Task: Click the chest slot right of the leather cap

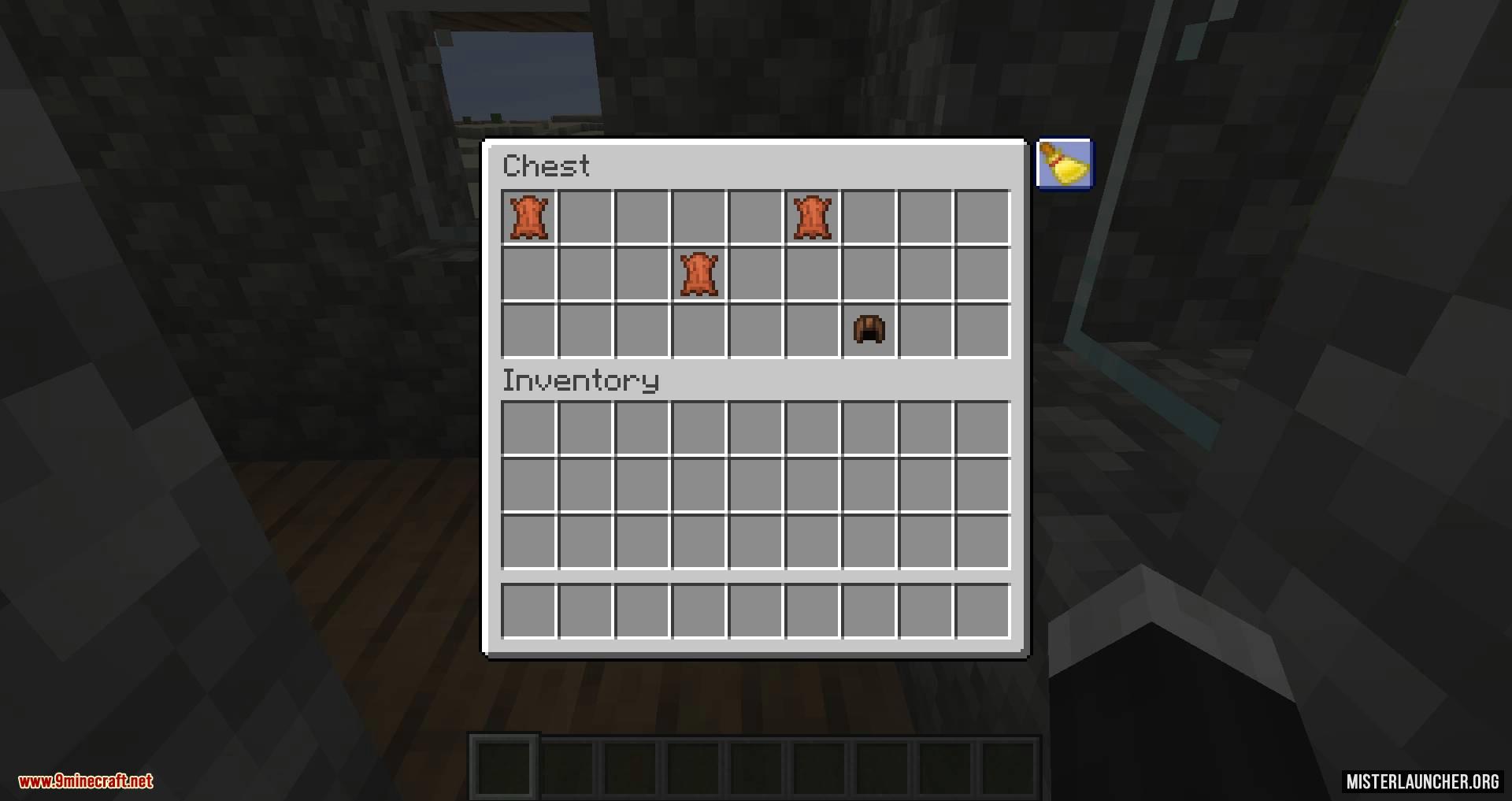Action: (x=925, y=330)
